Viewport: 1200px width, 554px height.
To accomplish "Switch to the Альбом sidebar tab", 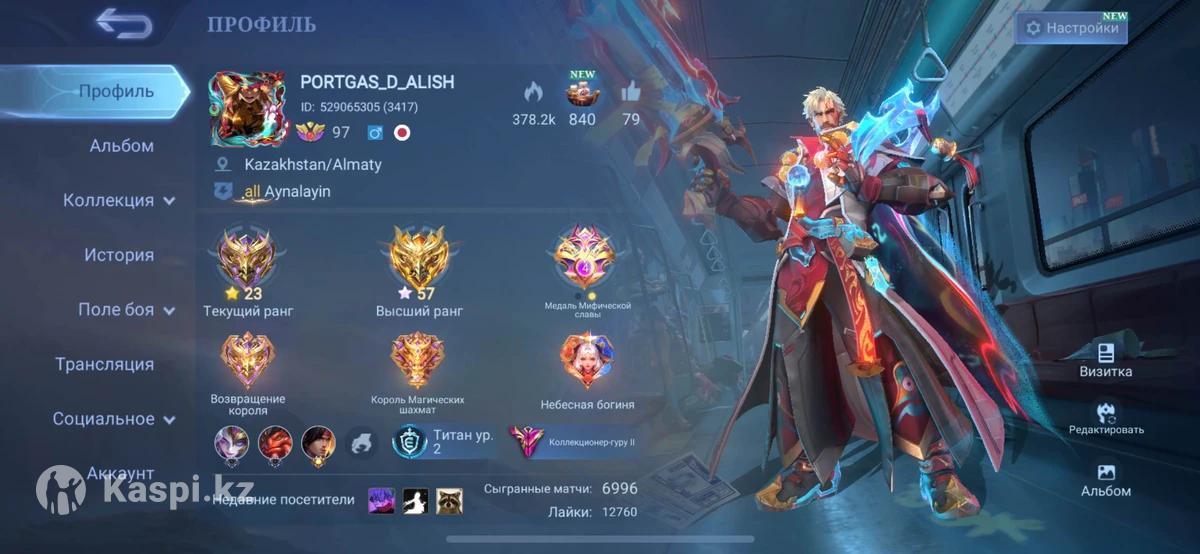I will (x=121, y=146).
